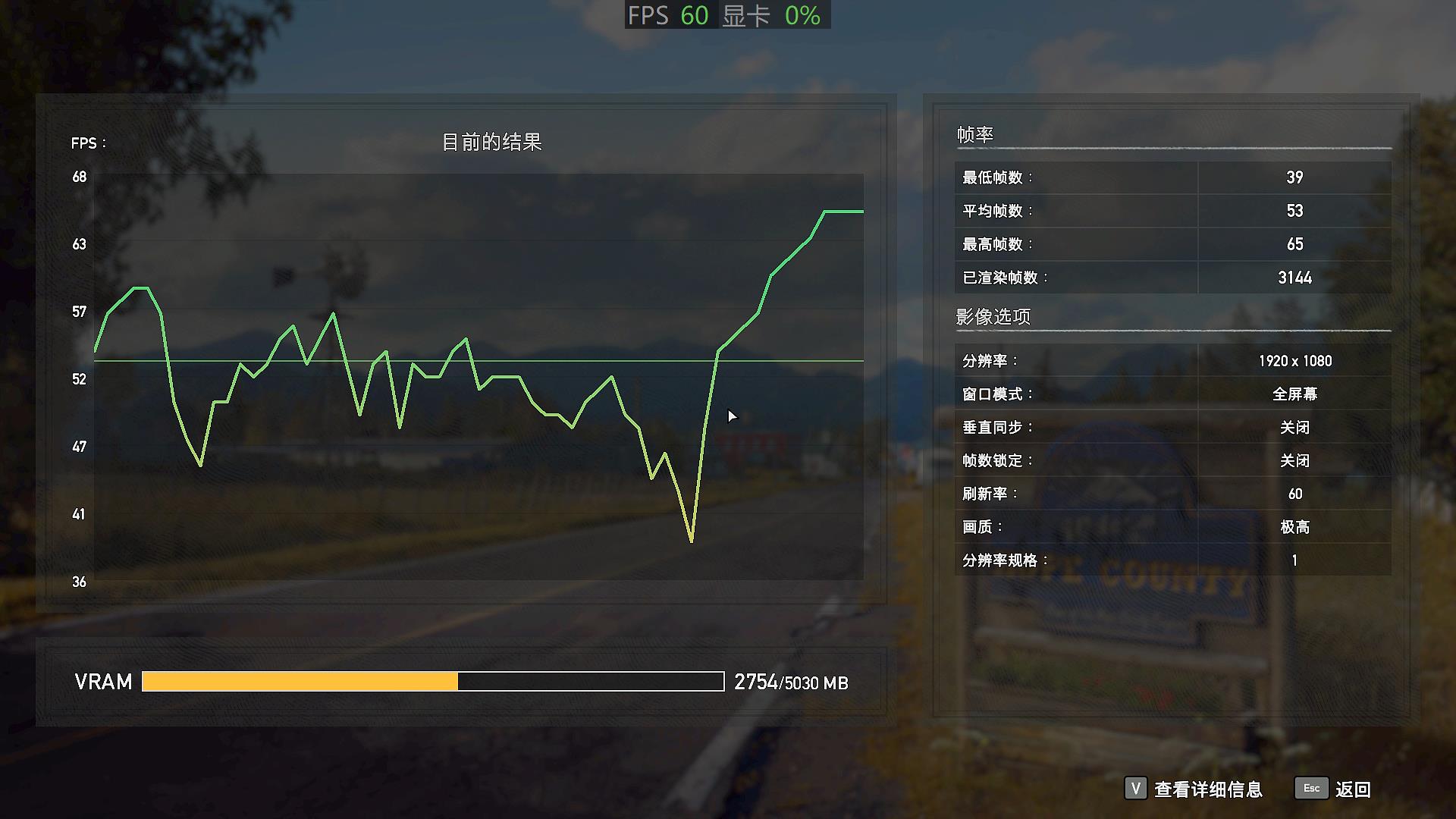Screen dimensions: 1456x819
Task: Click the yellow VRAM usage bar
Action: point(299,682)
